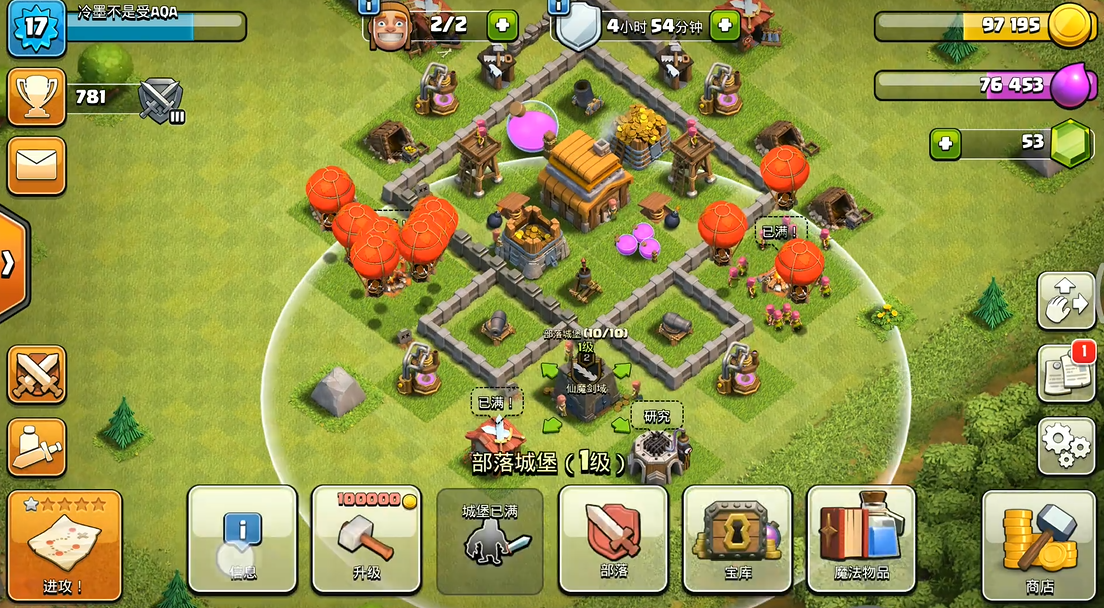
Task: Open the crossed swords battle log
Action: tap(37, 374)
